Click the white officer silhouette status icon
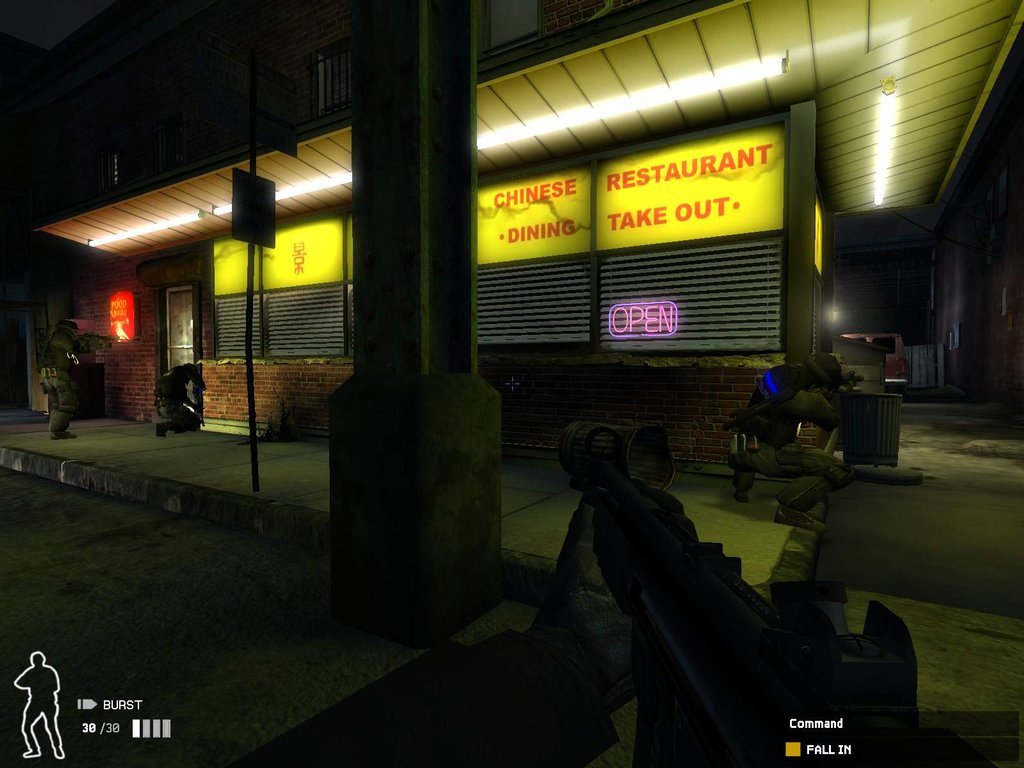 coord(38,705)
